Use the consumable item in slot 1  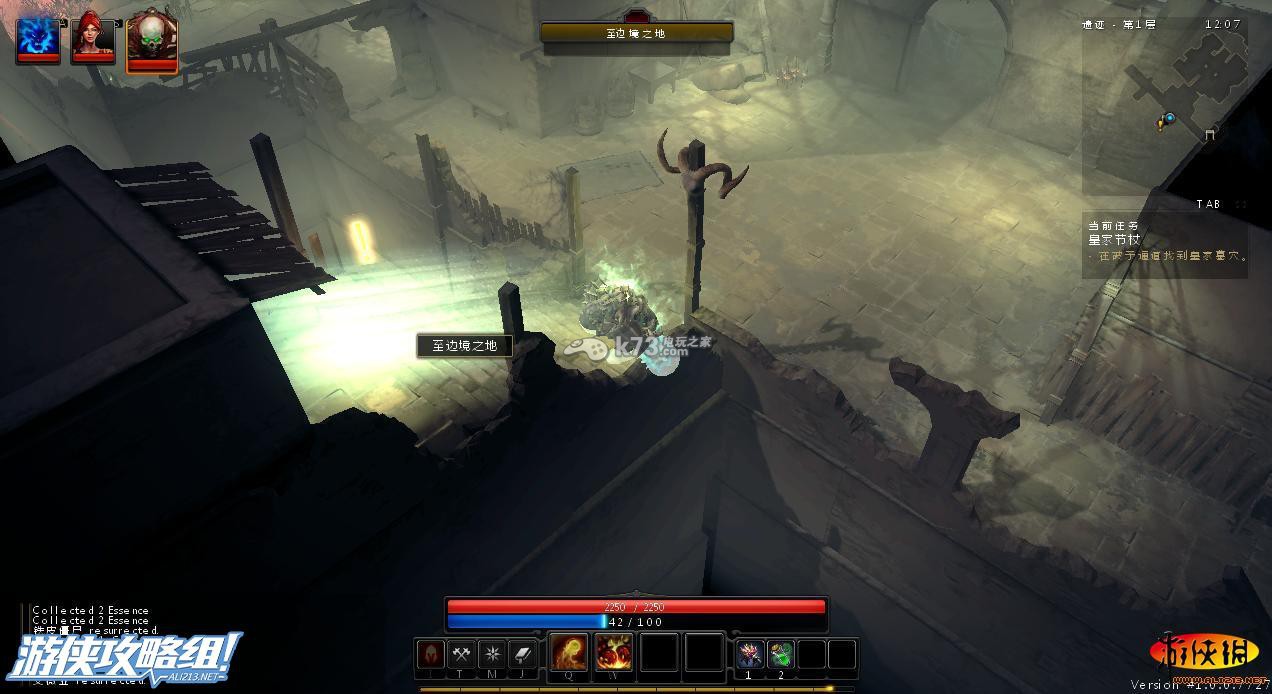click(750, 654)
